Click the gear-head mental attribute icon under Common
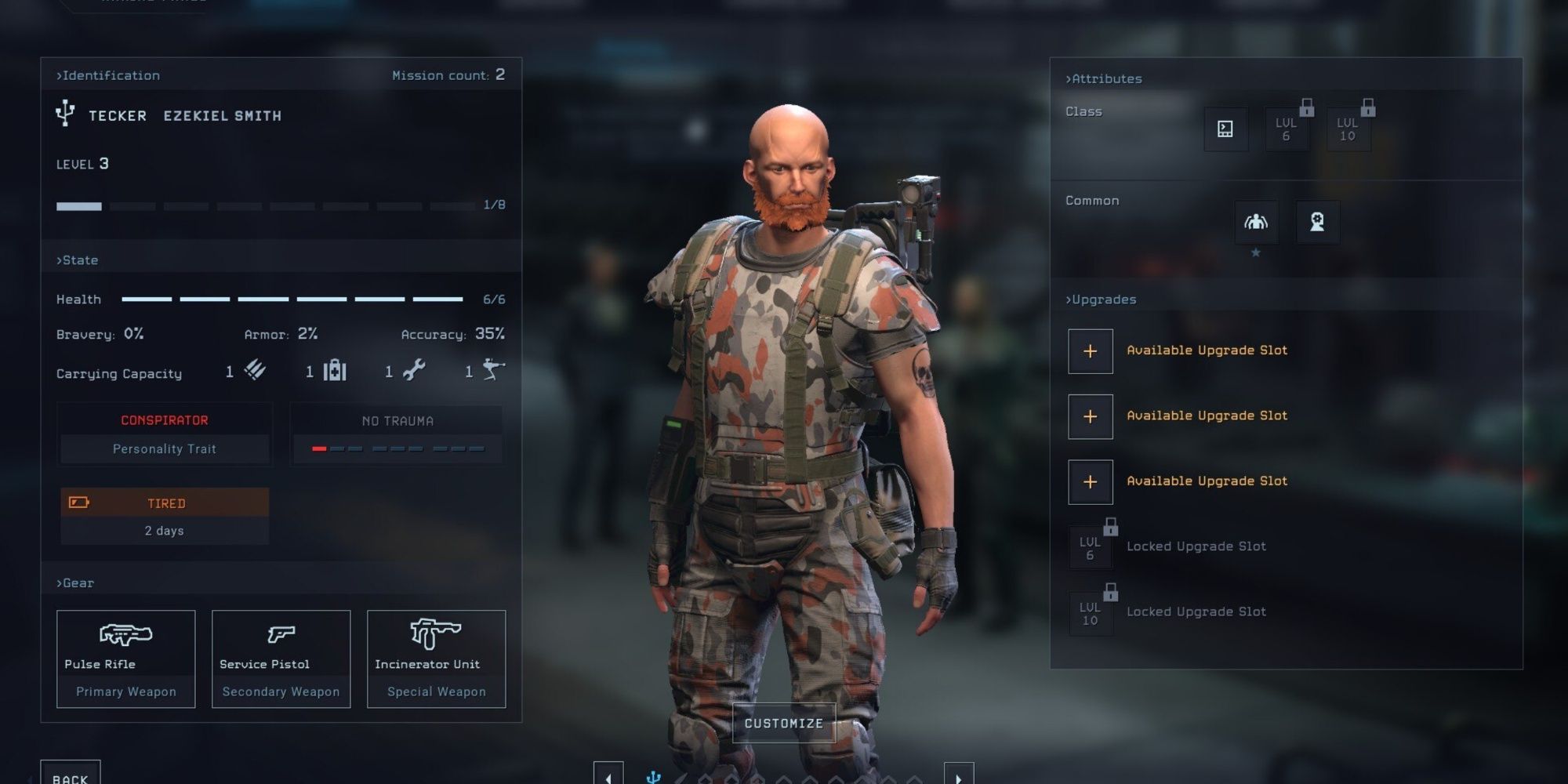Viewport: 1568px width, 784px height. [1317, 222]
